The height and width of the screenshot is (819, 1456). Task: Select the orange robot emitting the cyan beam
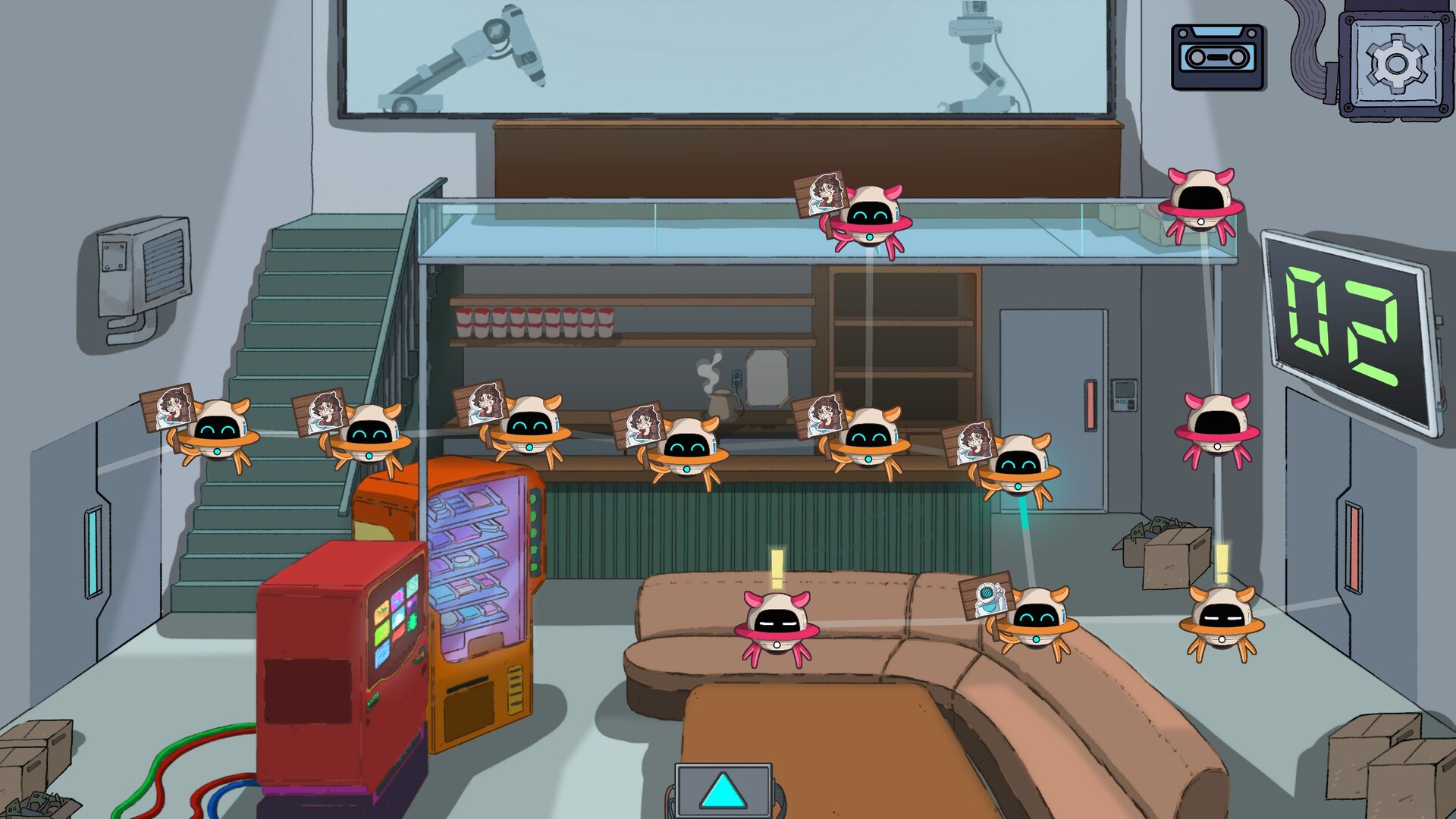point(1024,470)
